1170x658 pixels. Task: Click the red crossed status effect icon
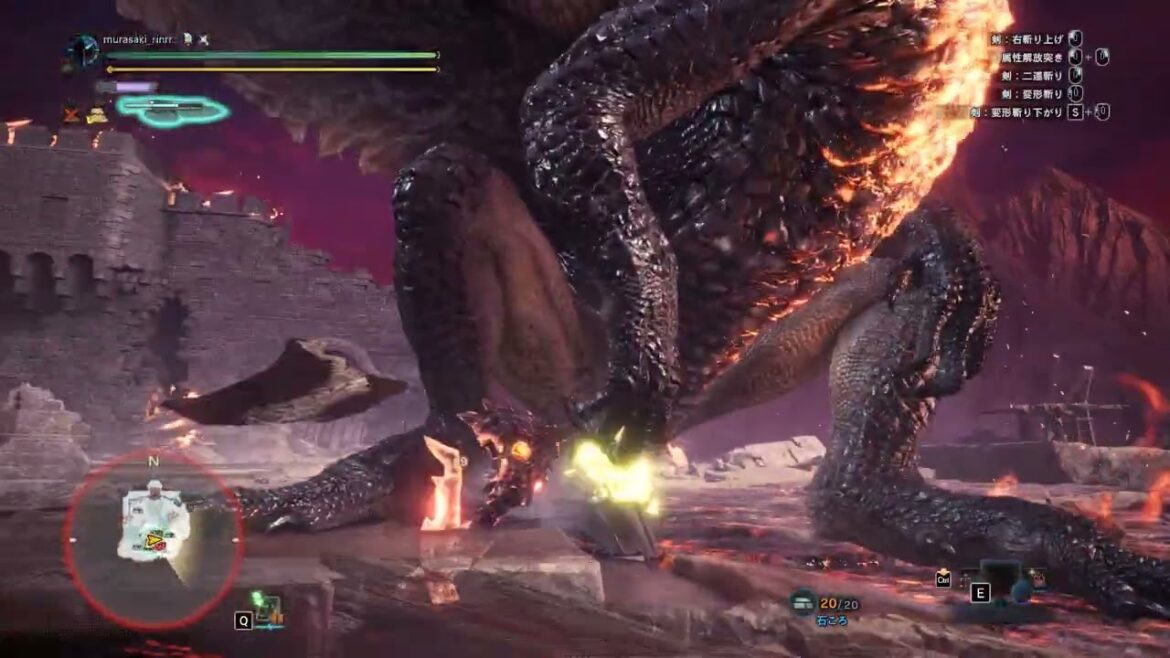[x=72, y=114]
